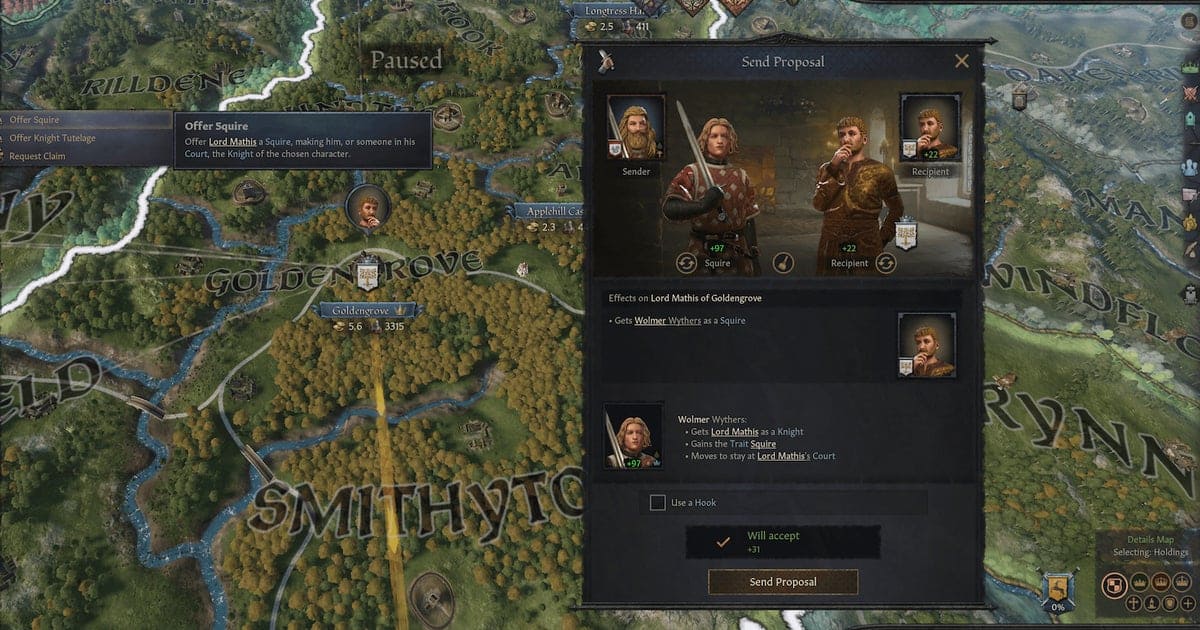Viewport: 1200px width, 630px height.
Task: Open the stag banner showing 0%
Action: pos(1058,590)
